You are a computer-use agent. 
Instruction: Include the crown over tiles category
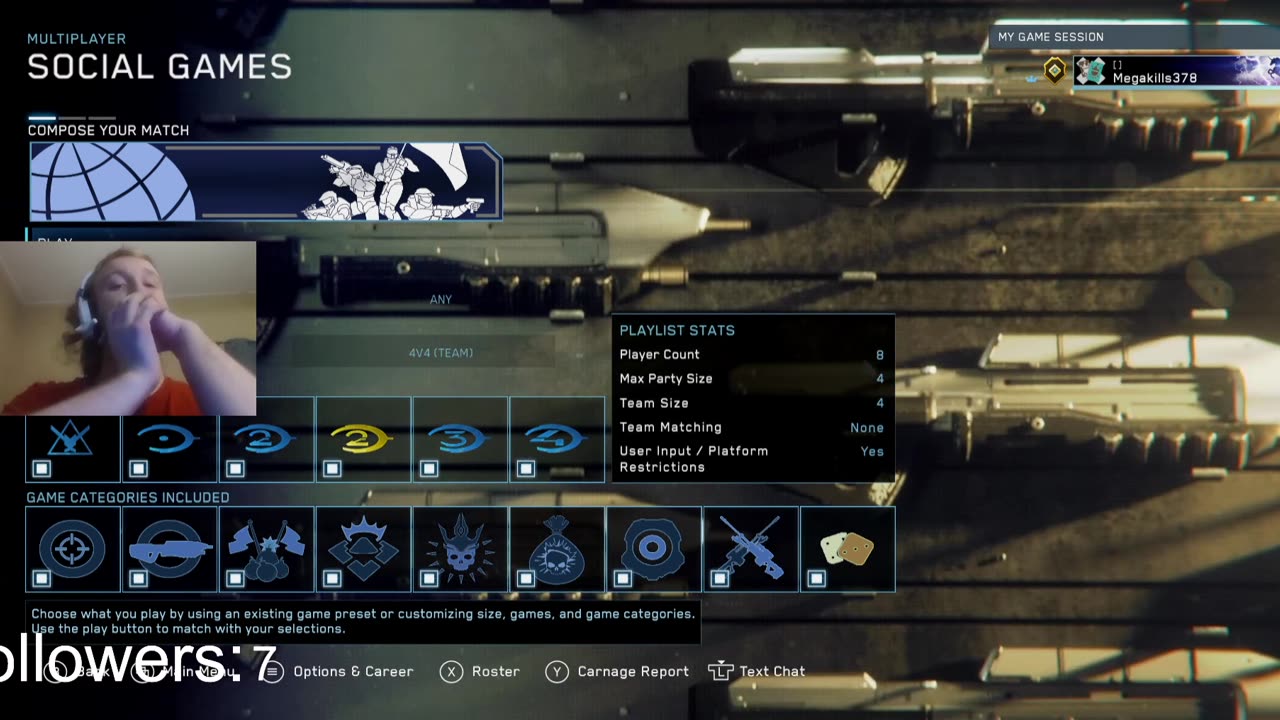(362, 549)
